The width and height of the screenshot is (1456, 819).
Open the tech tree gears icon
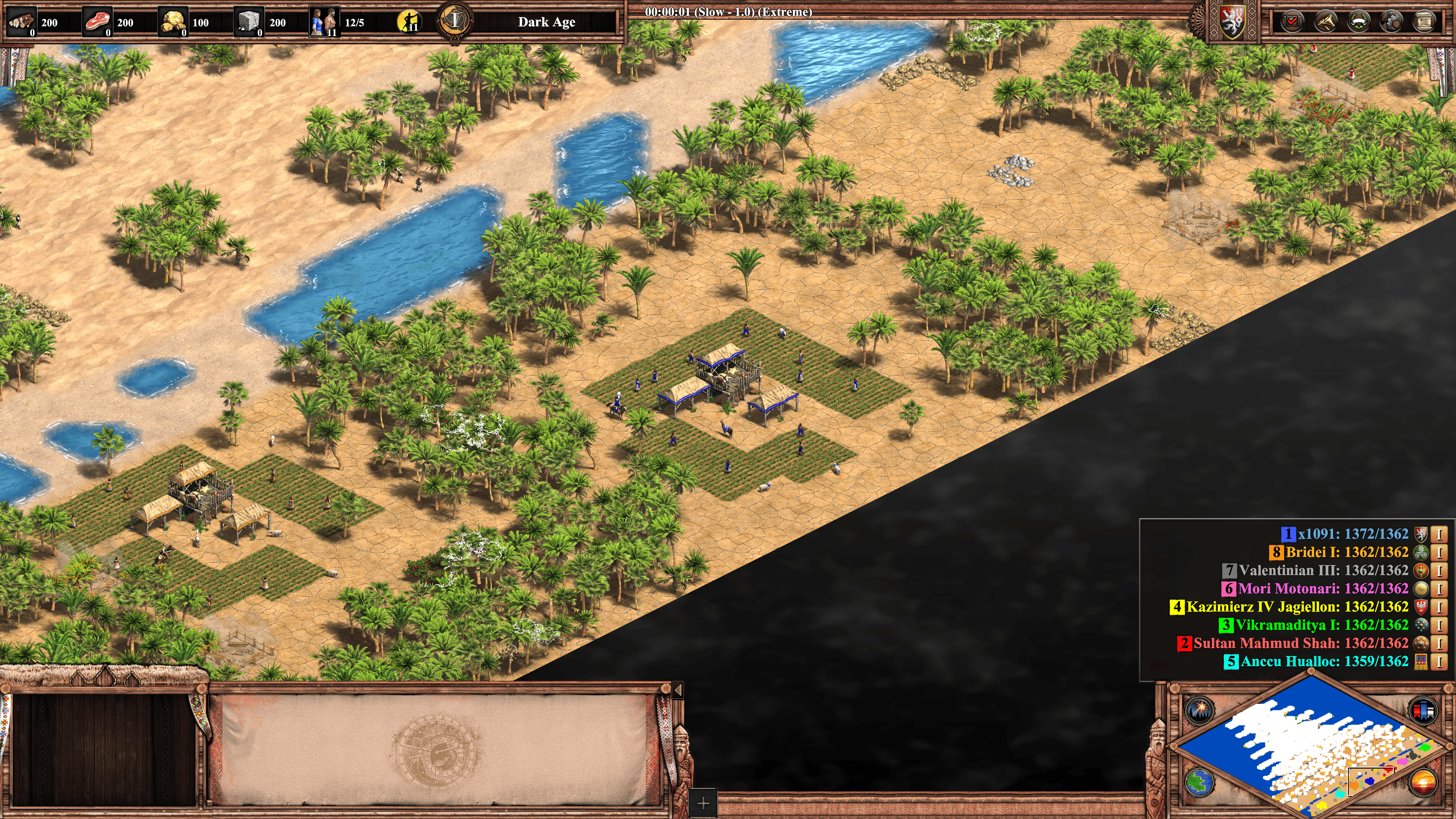1392,22
